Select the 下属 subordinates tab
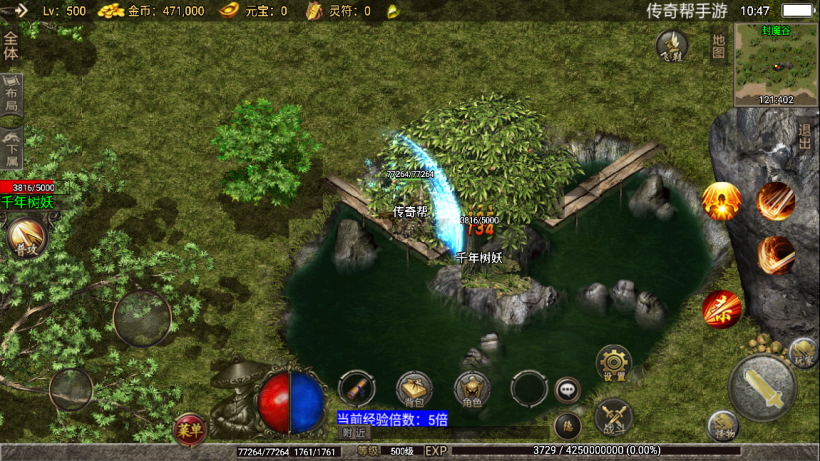 click(x=11, y=146)
